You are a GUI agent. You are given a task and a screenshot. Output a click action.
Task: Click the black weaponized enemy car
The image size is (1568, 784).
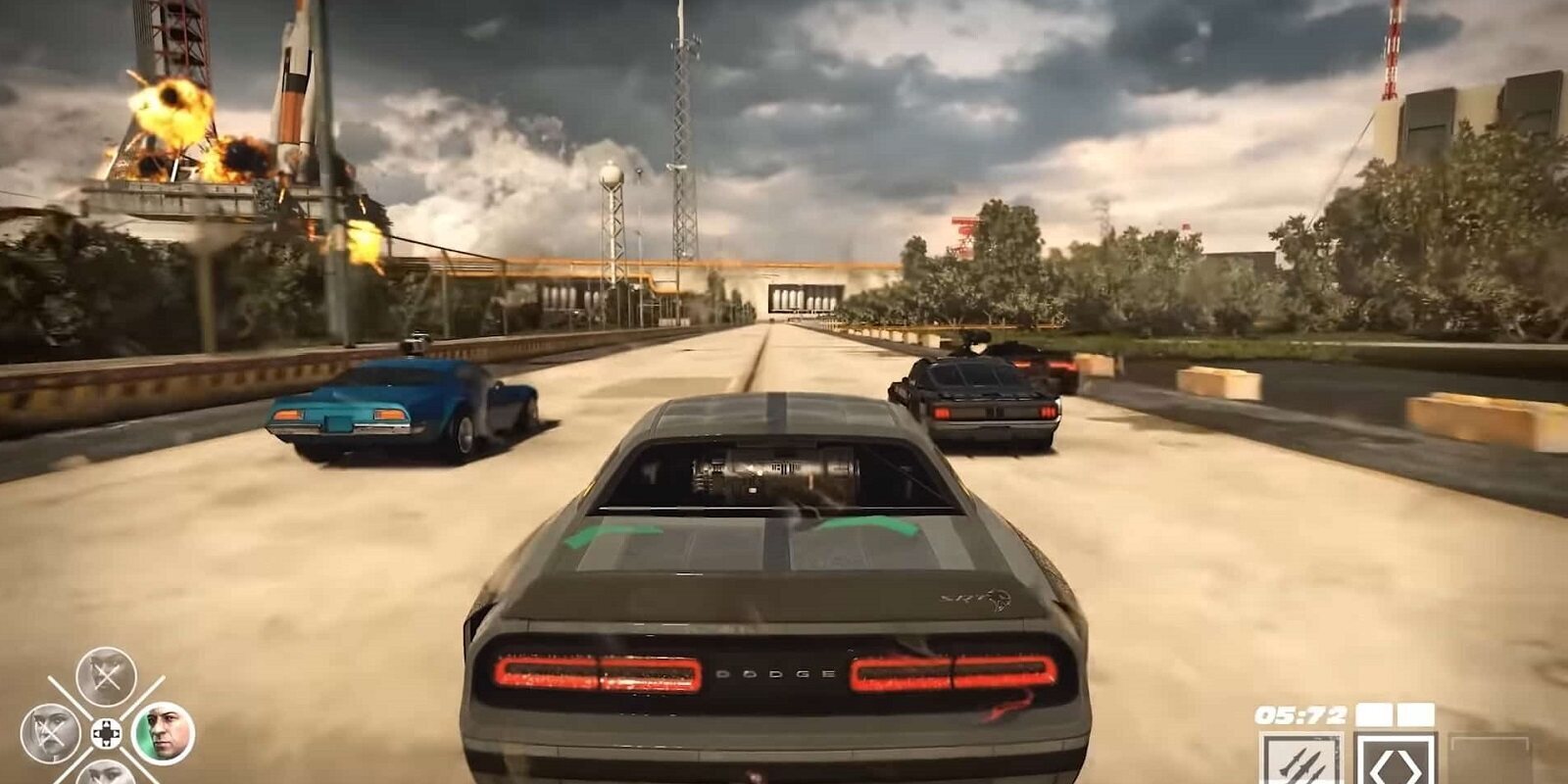pyautogui.click(x=980, y=392)
